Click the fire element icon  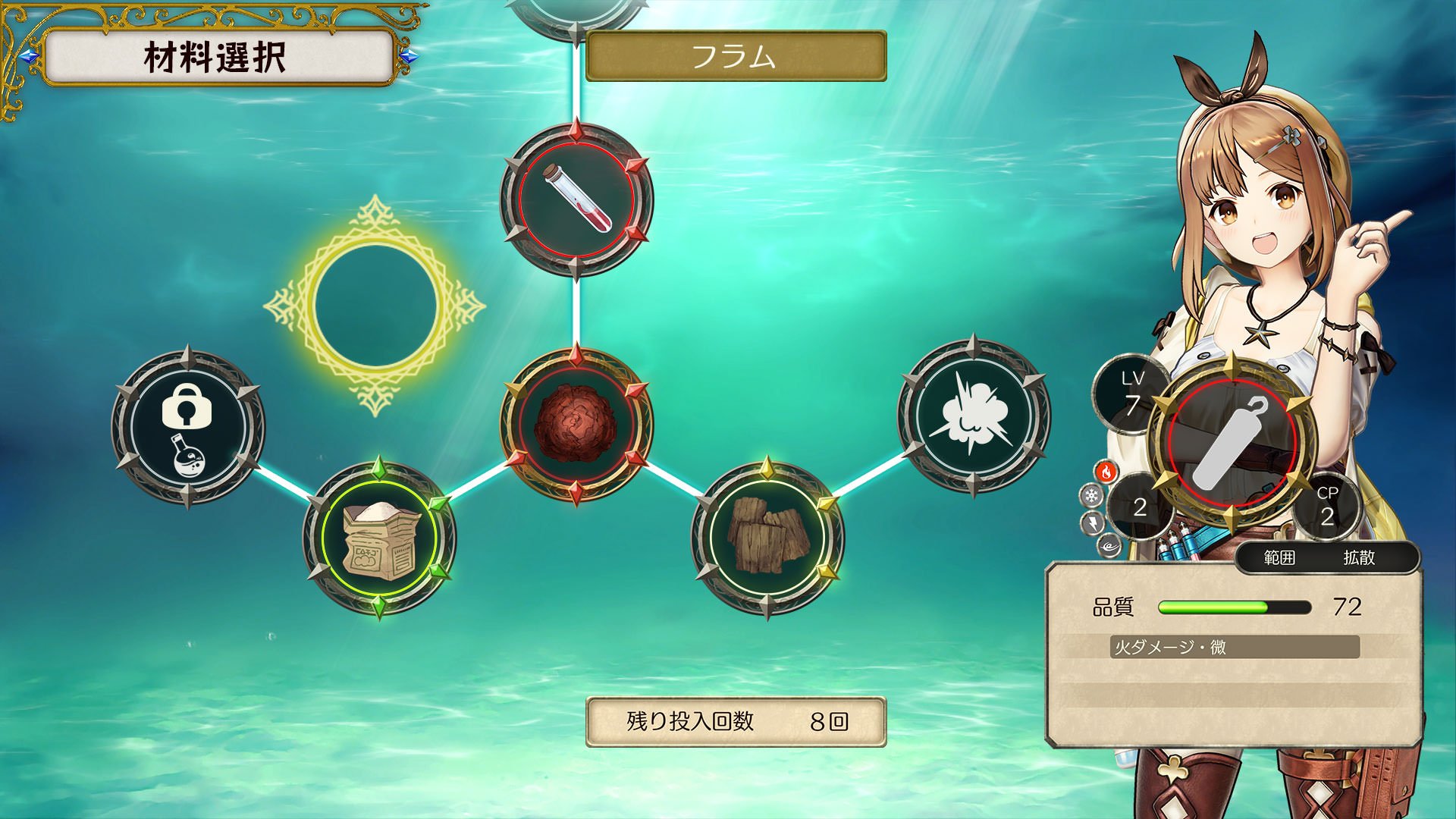click(1107, 472)
